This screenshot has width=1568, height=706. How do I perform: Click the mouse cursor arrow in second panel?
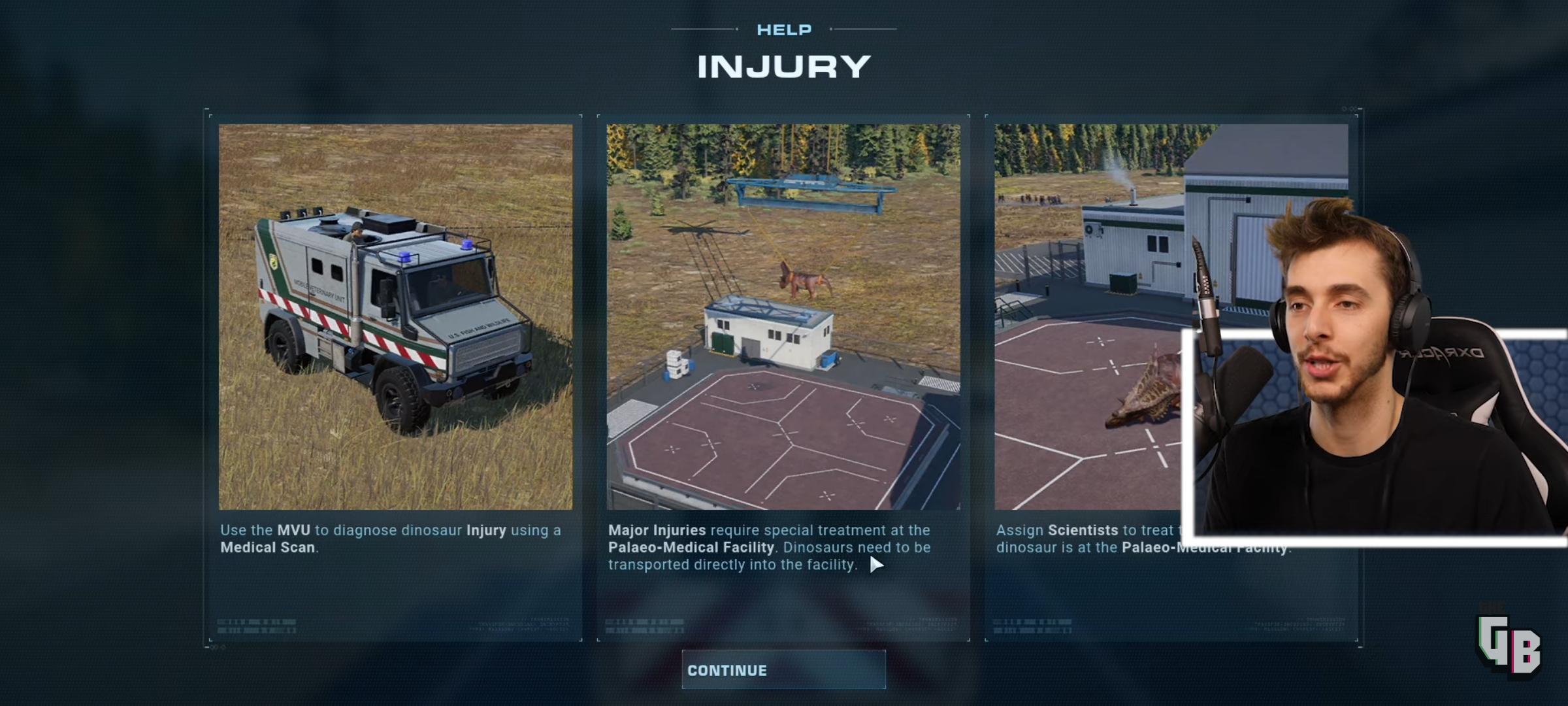(875, 563)
